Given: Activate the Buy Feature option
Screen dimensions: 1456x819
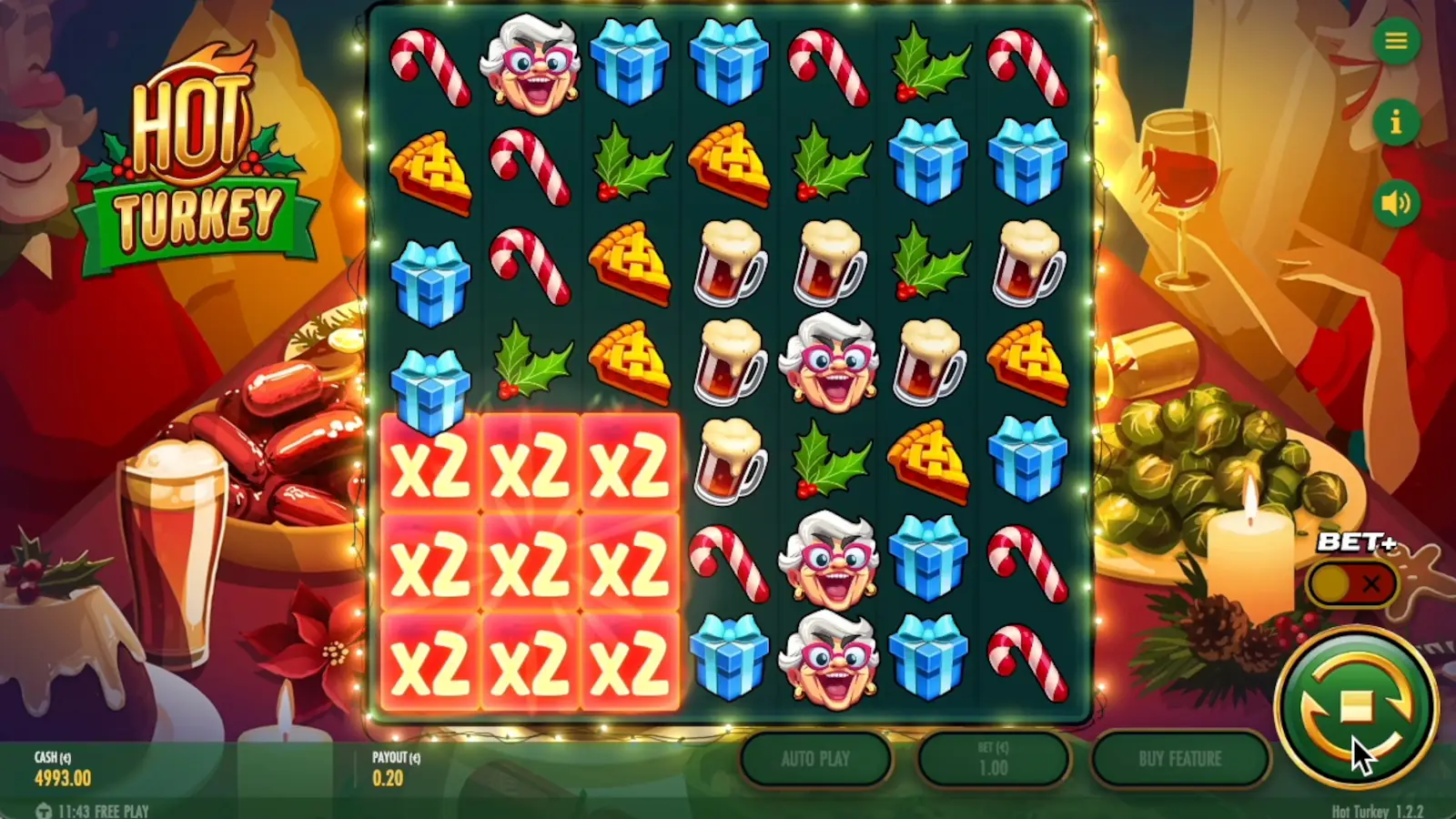Looking at the screenshot, I should click(1181, 758).
